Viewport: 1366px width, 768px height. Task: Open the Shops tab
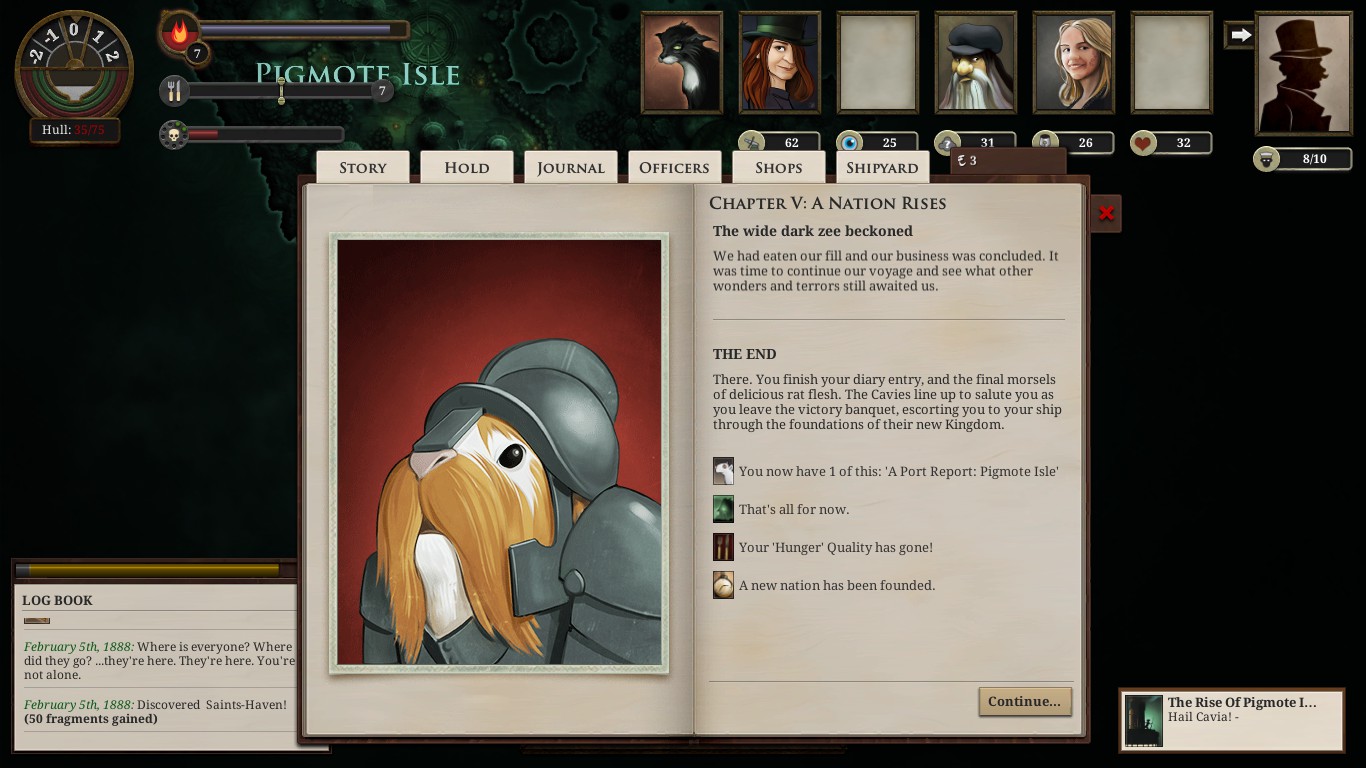tap(779, 167)
